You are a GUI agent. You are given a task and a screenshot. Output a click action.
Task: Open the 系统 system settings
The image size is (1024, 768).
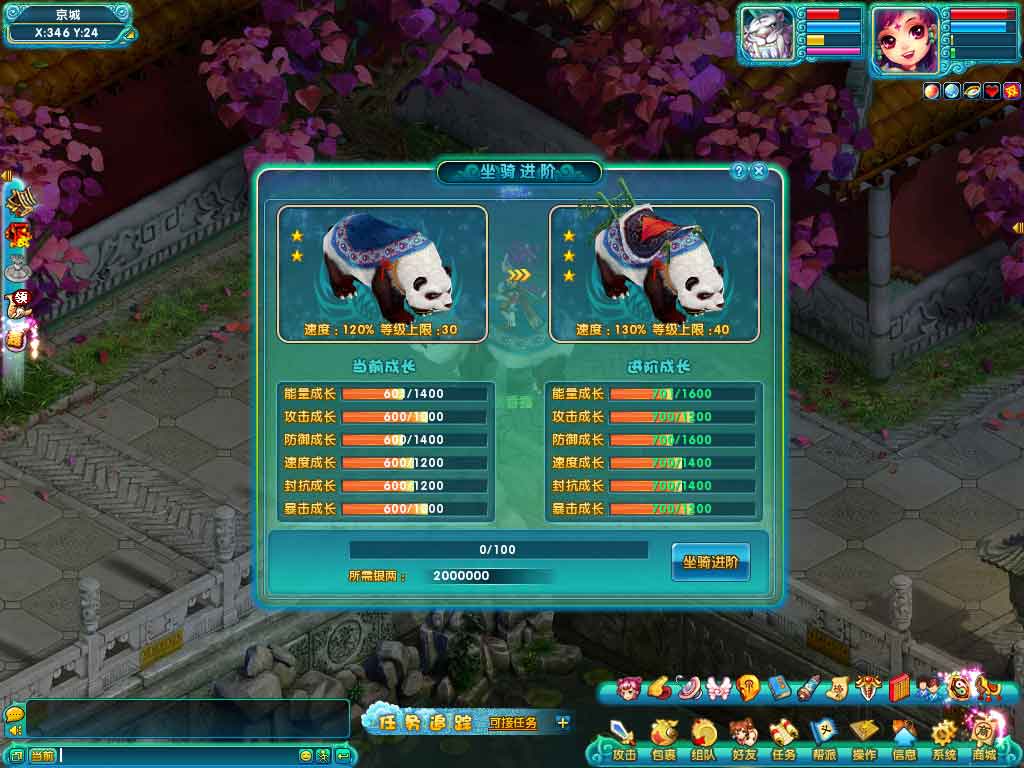tap(944, 740)
